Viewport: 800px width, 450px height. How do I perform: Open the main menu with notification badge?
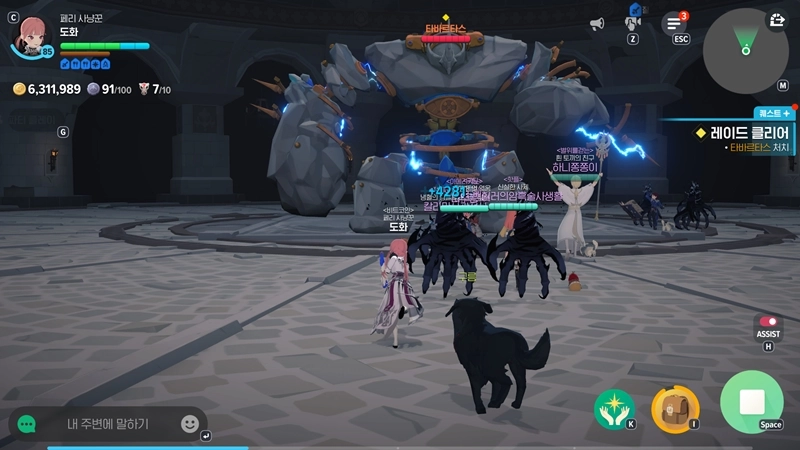coord(675,23)
